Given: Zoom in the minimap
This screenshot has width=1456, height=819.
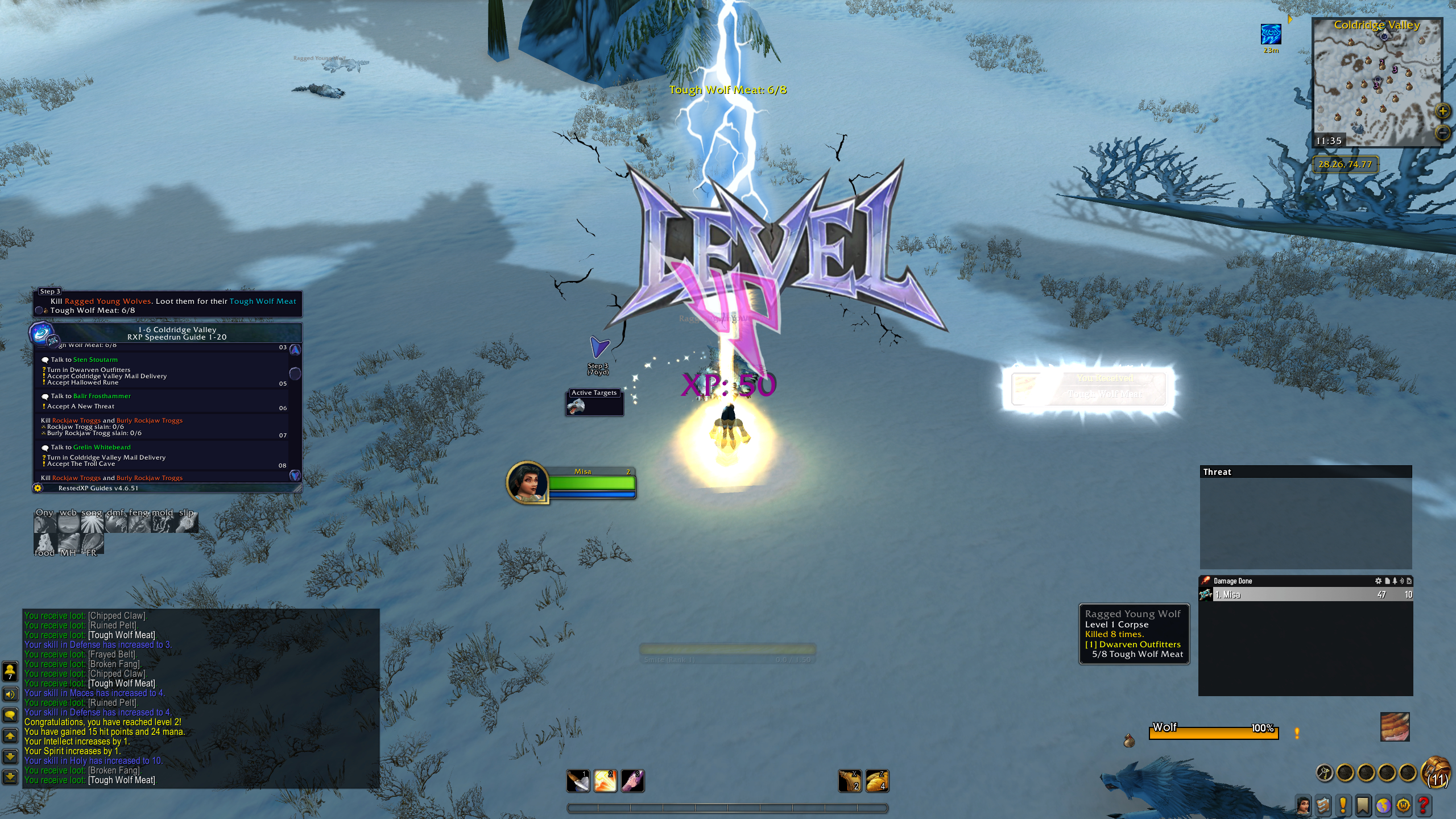Looking at the screenshot, I should click(1442, 111).
